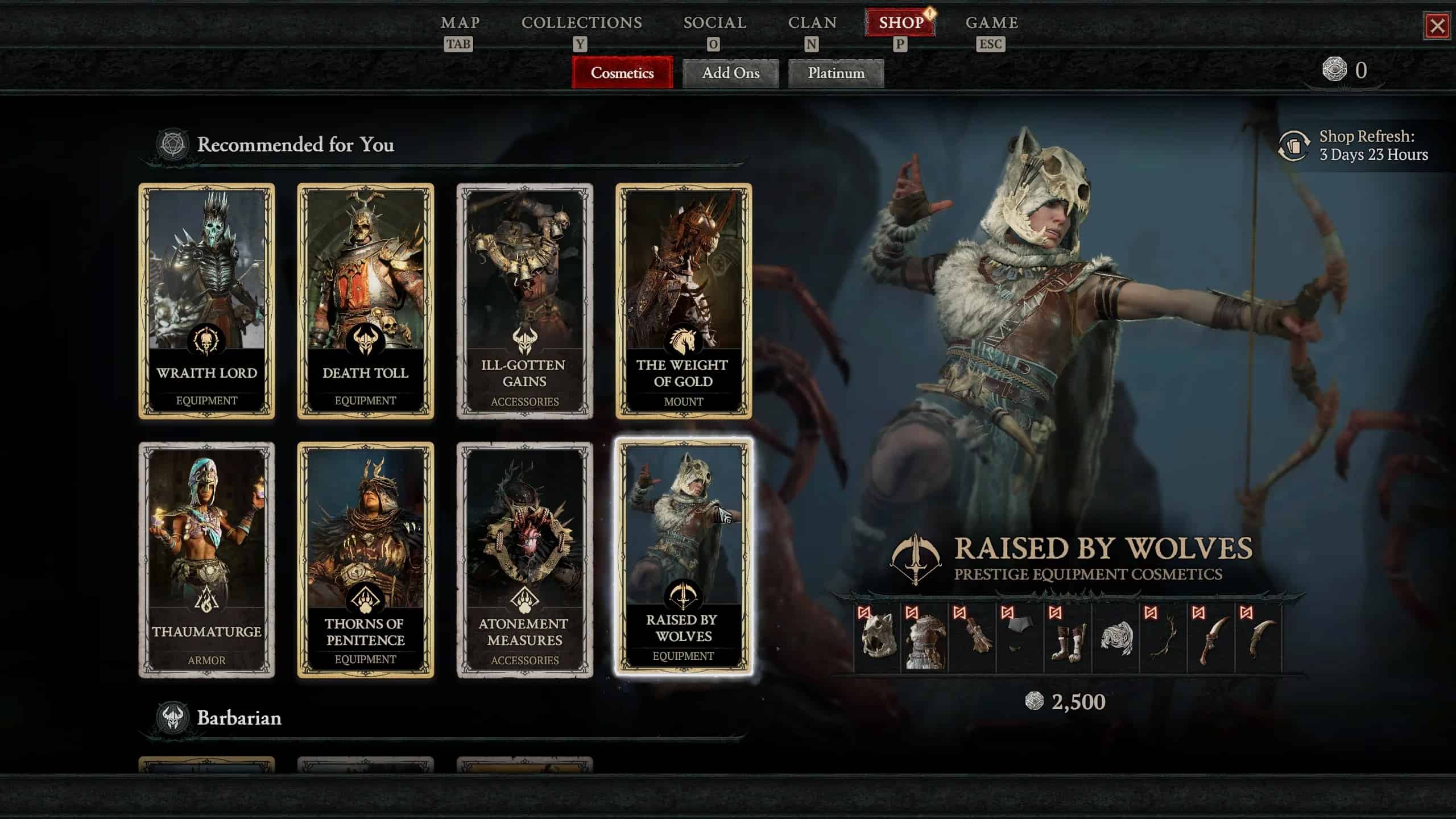Viewport: 1456px width, 819px height.
Task: Switch to the SOCIAL tab
Action: click(715, 23)
